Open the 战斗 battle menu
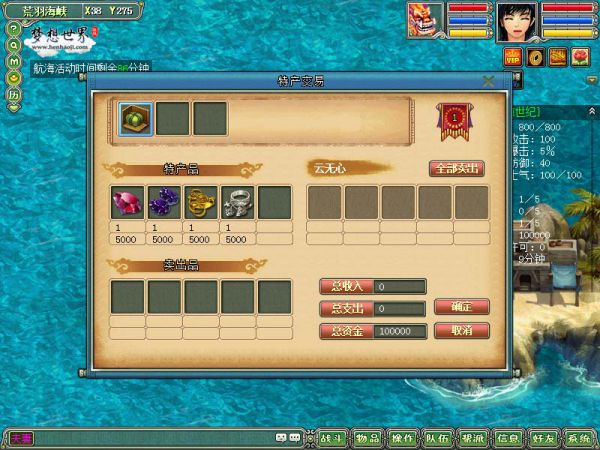 coord(332,438)
